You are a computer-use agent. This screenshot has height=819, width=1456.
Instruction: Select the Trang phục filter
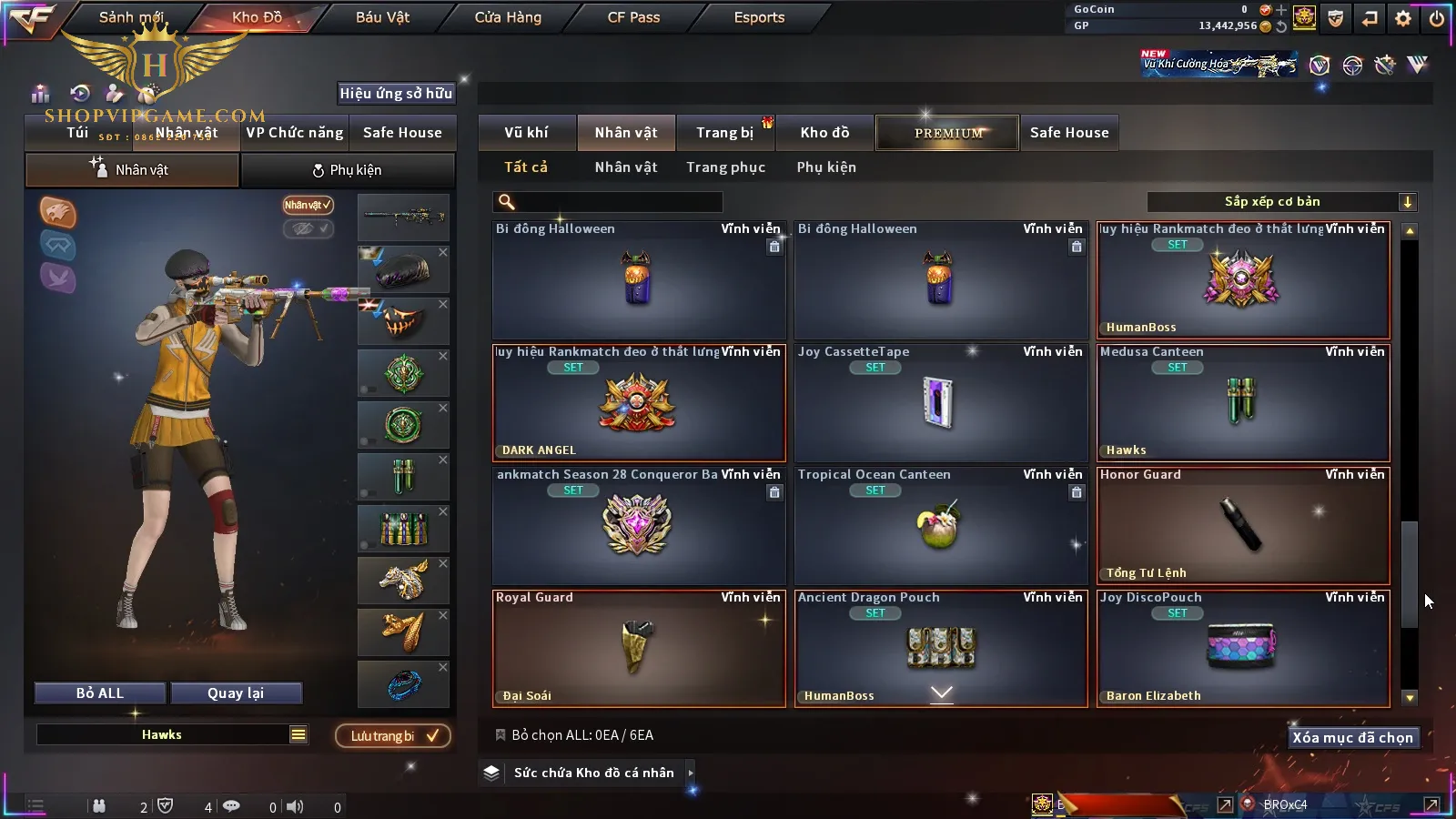click(725, 167)
